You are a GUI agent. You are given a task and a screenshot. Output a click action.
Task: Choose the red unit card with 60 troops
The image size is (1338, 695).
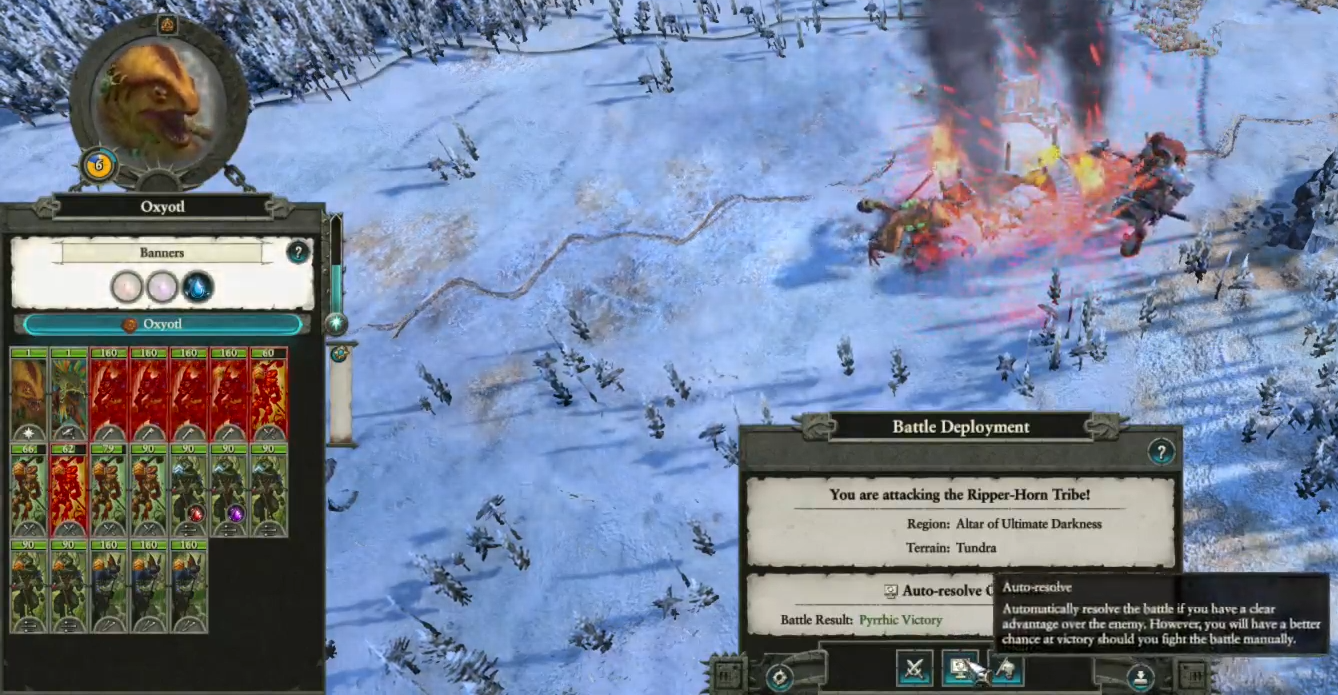[268, 394]
